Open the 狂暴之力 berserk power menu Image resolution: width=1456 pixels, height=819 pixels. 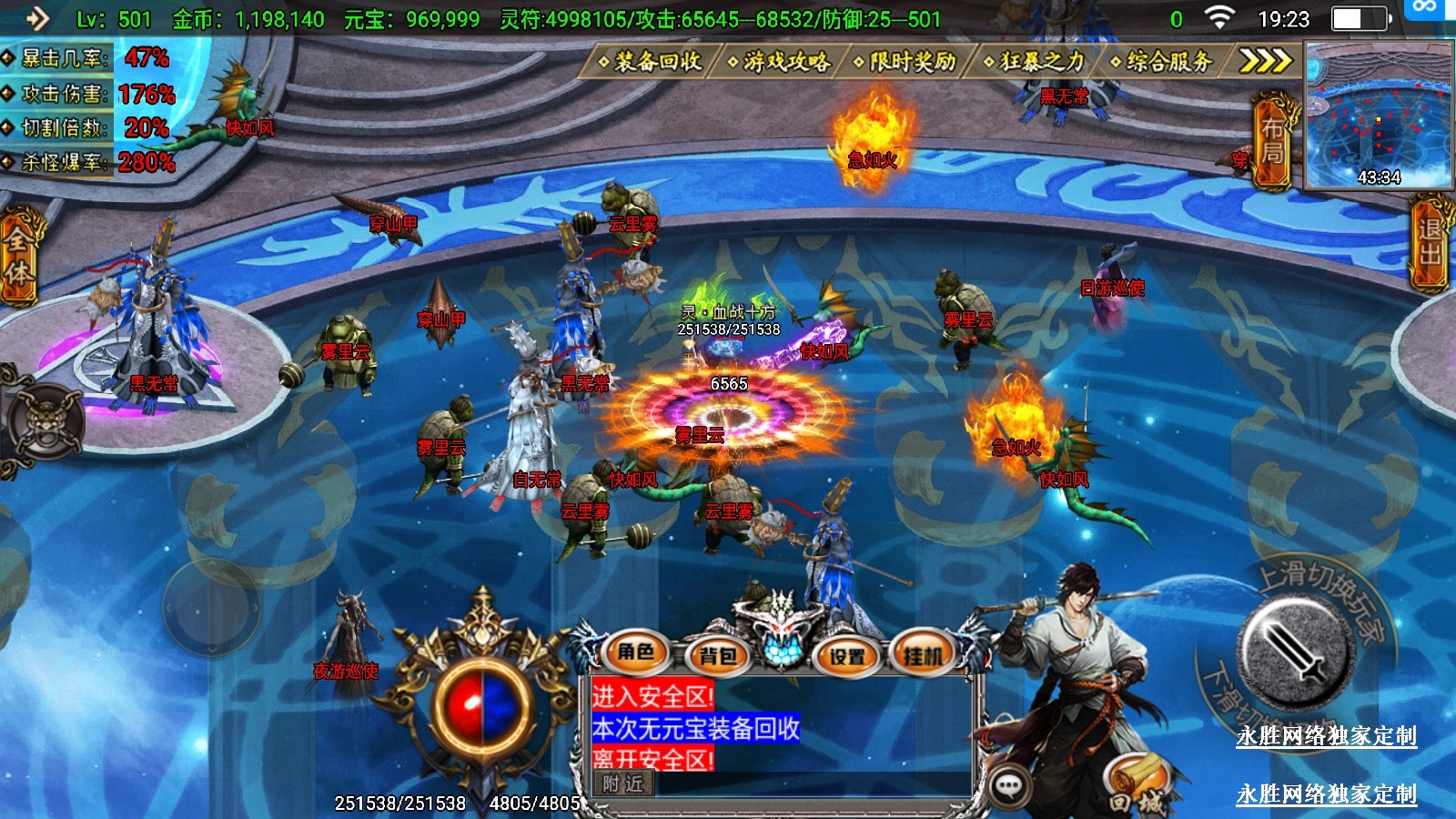tap(1036, 61)
